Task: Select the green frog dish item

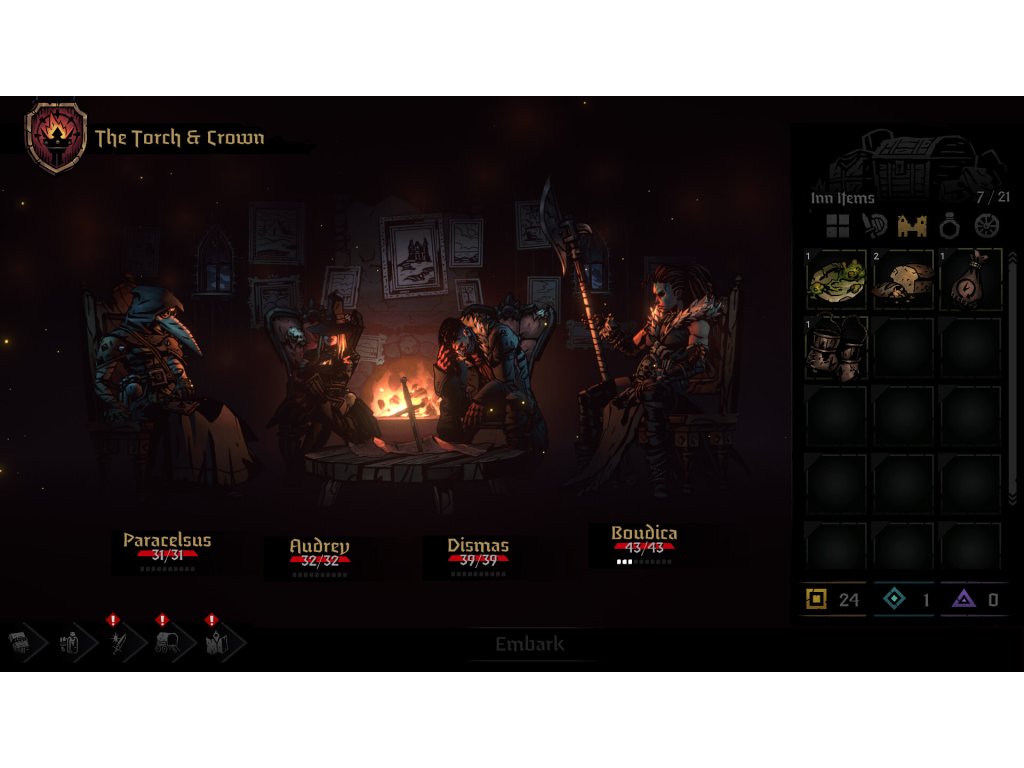Action: (x=836, y=280)
